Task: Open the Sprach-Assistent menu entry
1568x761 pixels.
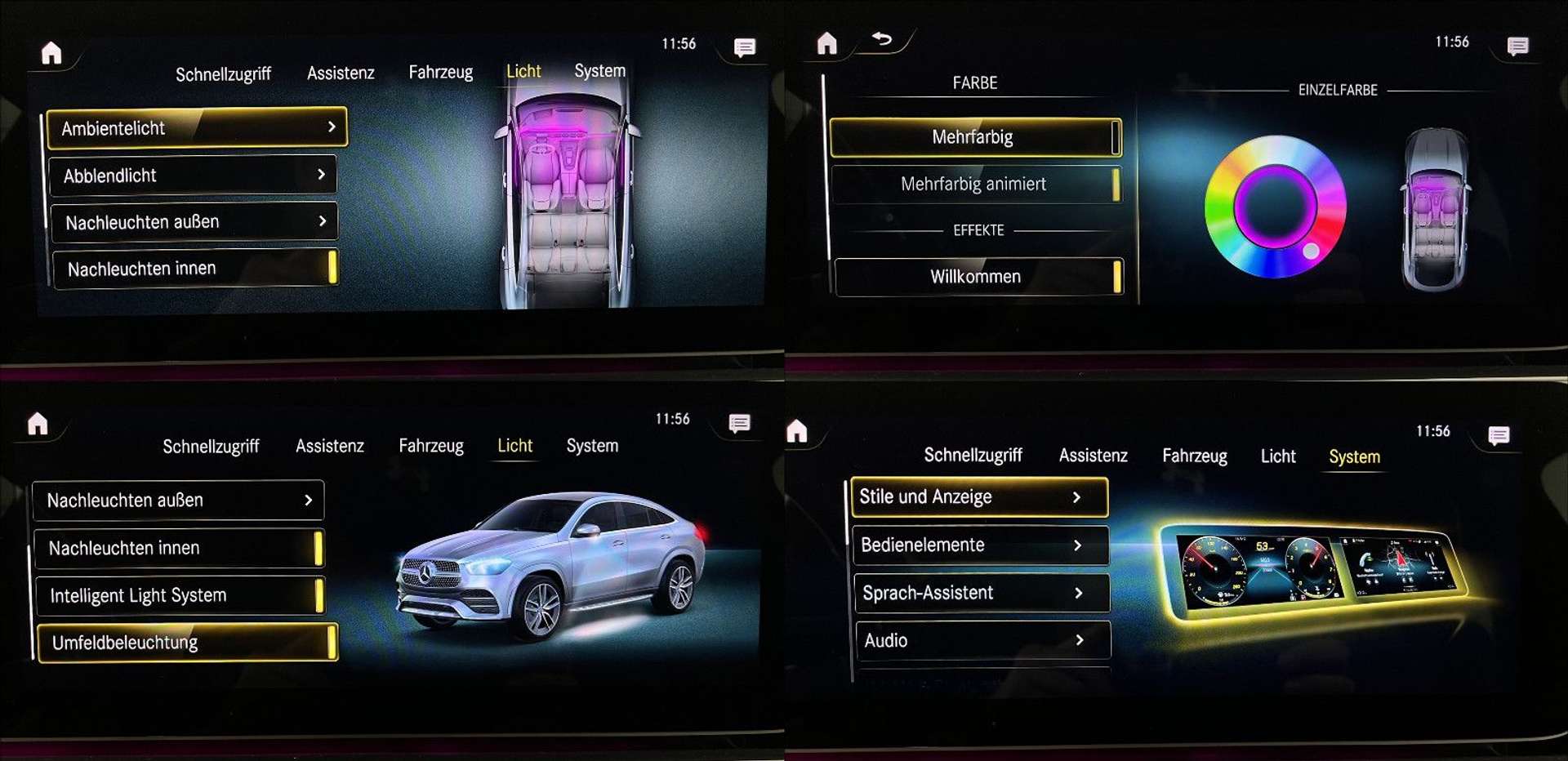Action: pos(981,593)
